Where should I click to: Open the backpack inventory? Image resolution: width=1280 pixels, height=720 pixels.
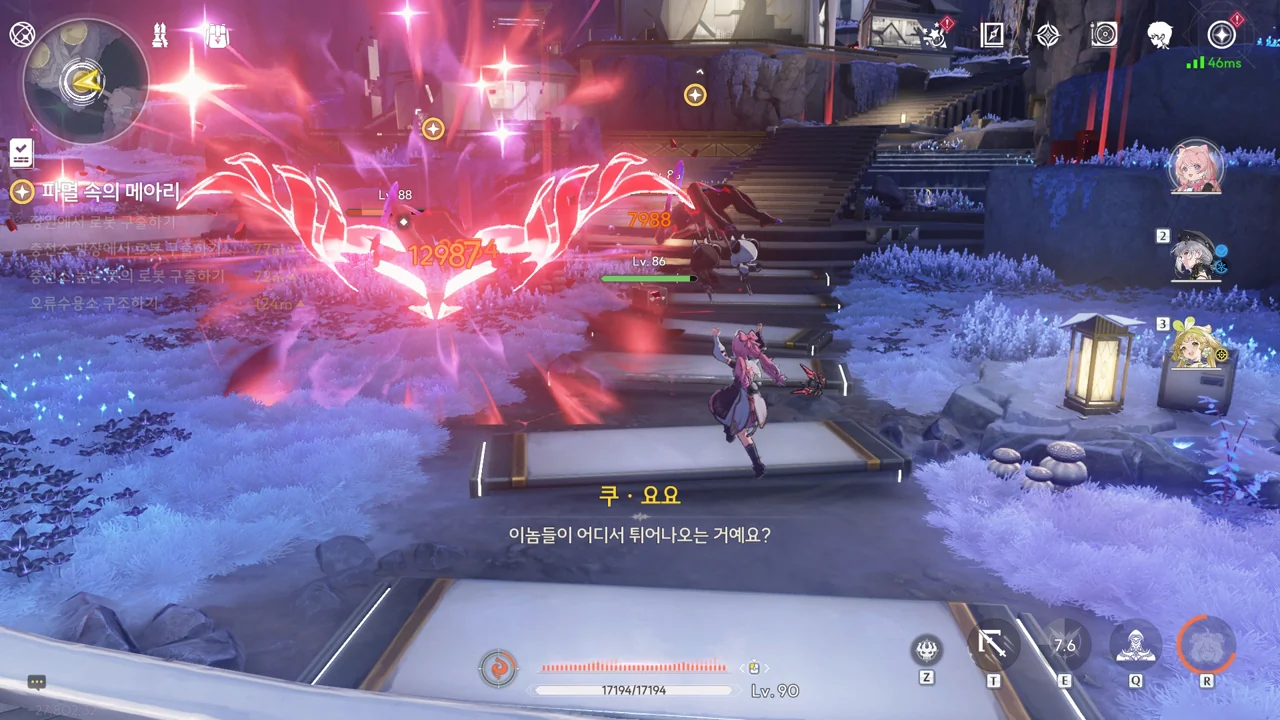pos(217,36)
